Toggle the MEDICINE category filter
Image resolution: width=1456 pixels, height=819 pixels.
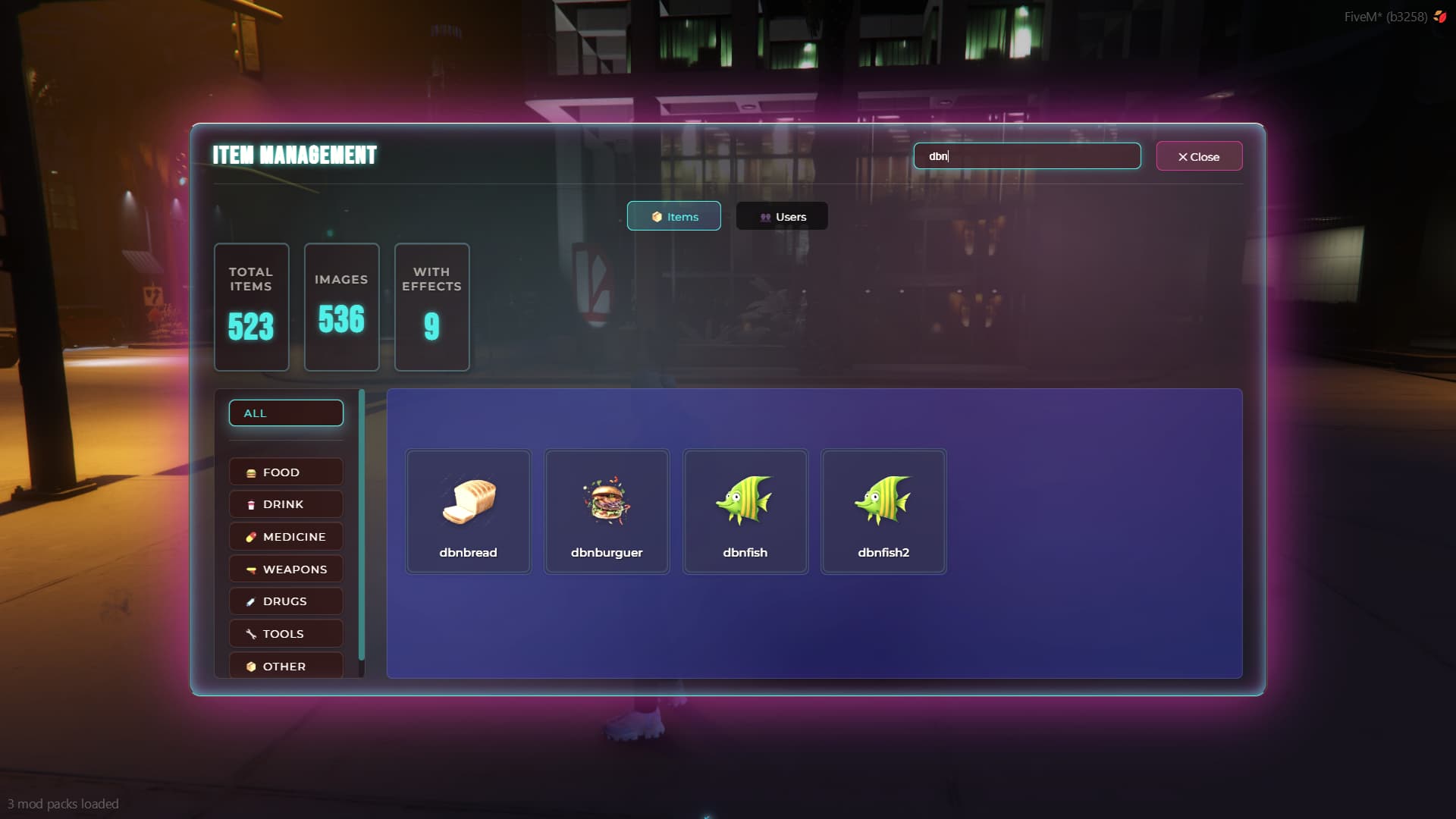(285, 536)
